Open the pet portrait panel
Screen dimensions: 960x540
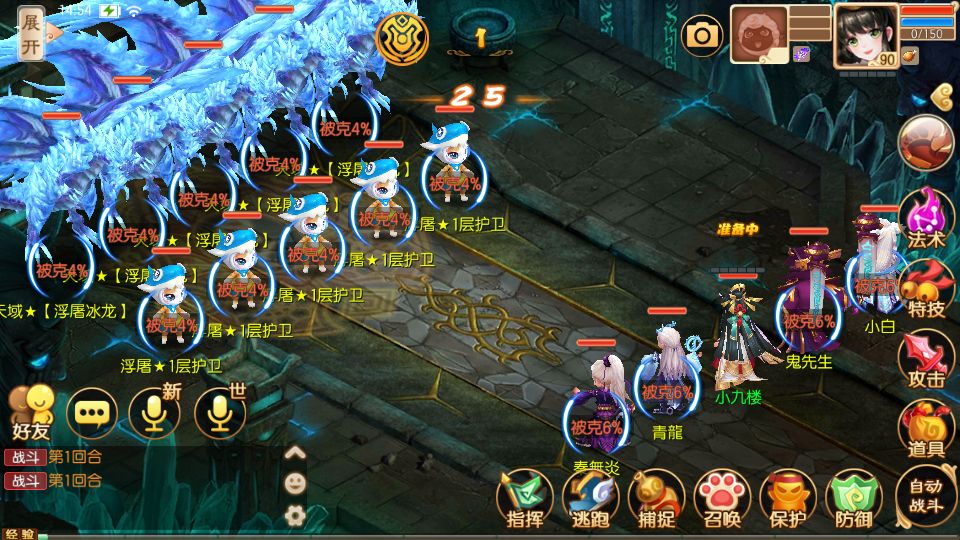[759, 35]
